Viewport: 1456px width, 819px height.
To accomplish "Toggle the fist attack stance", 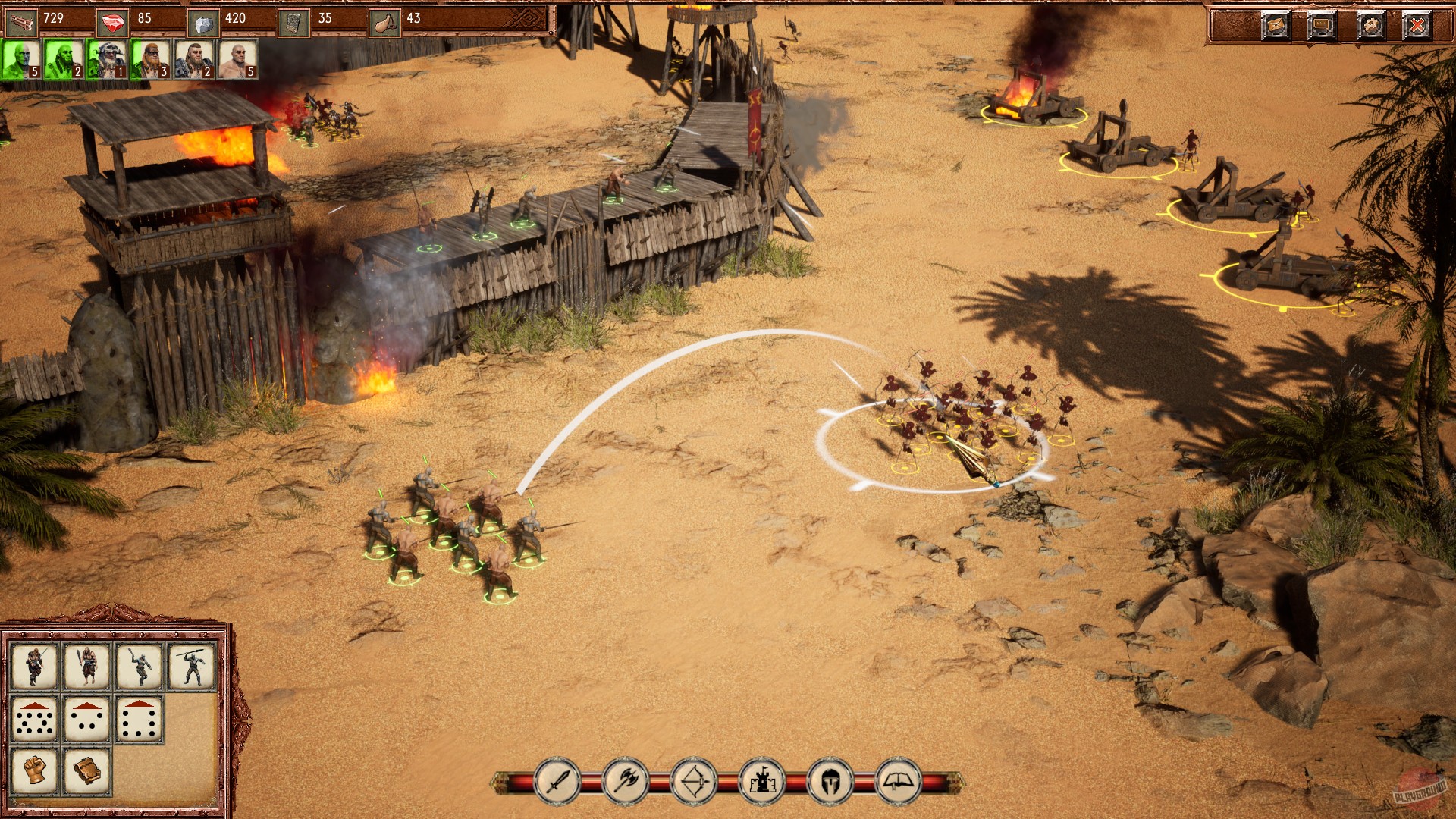I will coord(34,771).
